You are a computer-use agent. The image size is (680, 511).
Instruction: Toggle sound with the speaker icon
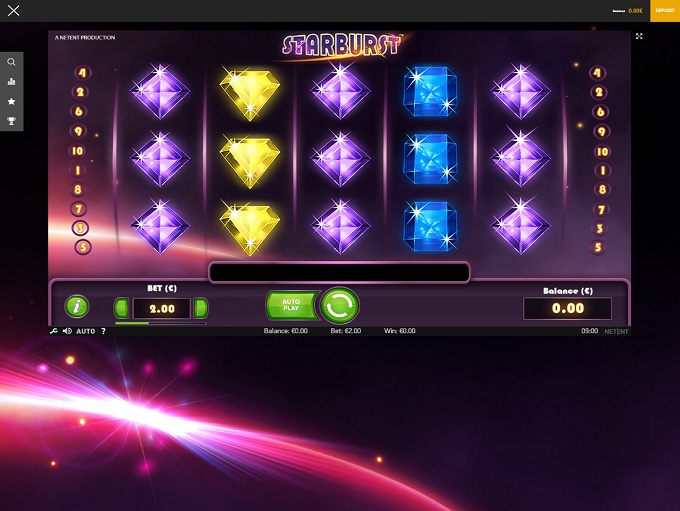click(x=67, y=331)
